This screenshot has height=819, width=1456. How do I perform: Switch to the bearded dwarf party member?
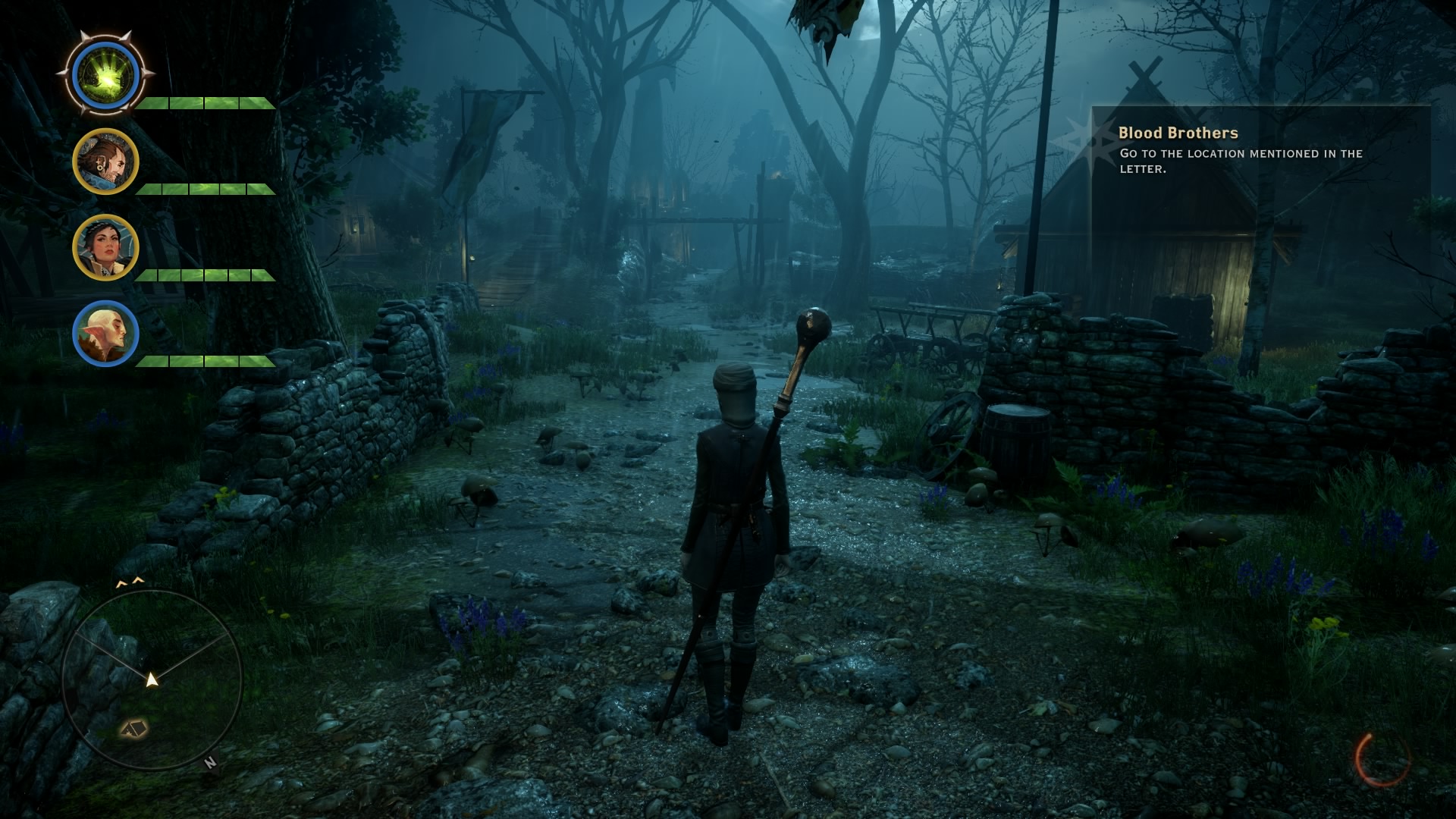[x=105, y=162]
